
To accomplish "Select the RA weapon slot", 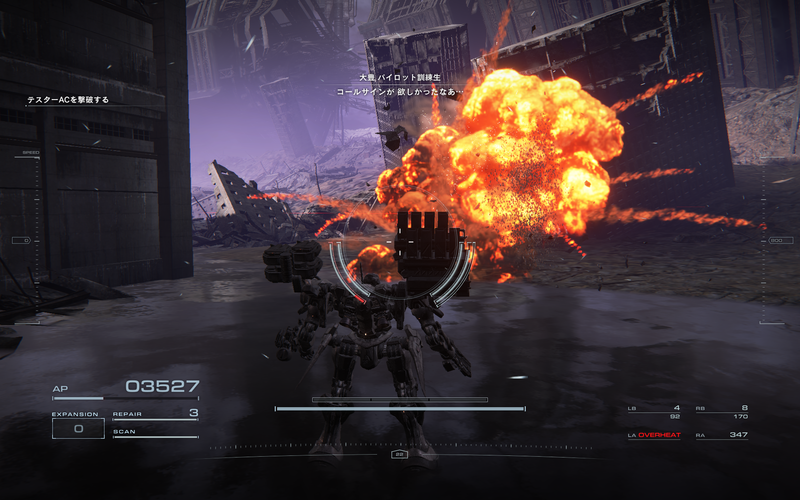I will click(x=721, y=435).
